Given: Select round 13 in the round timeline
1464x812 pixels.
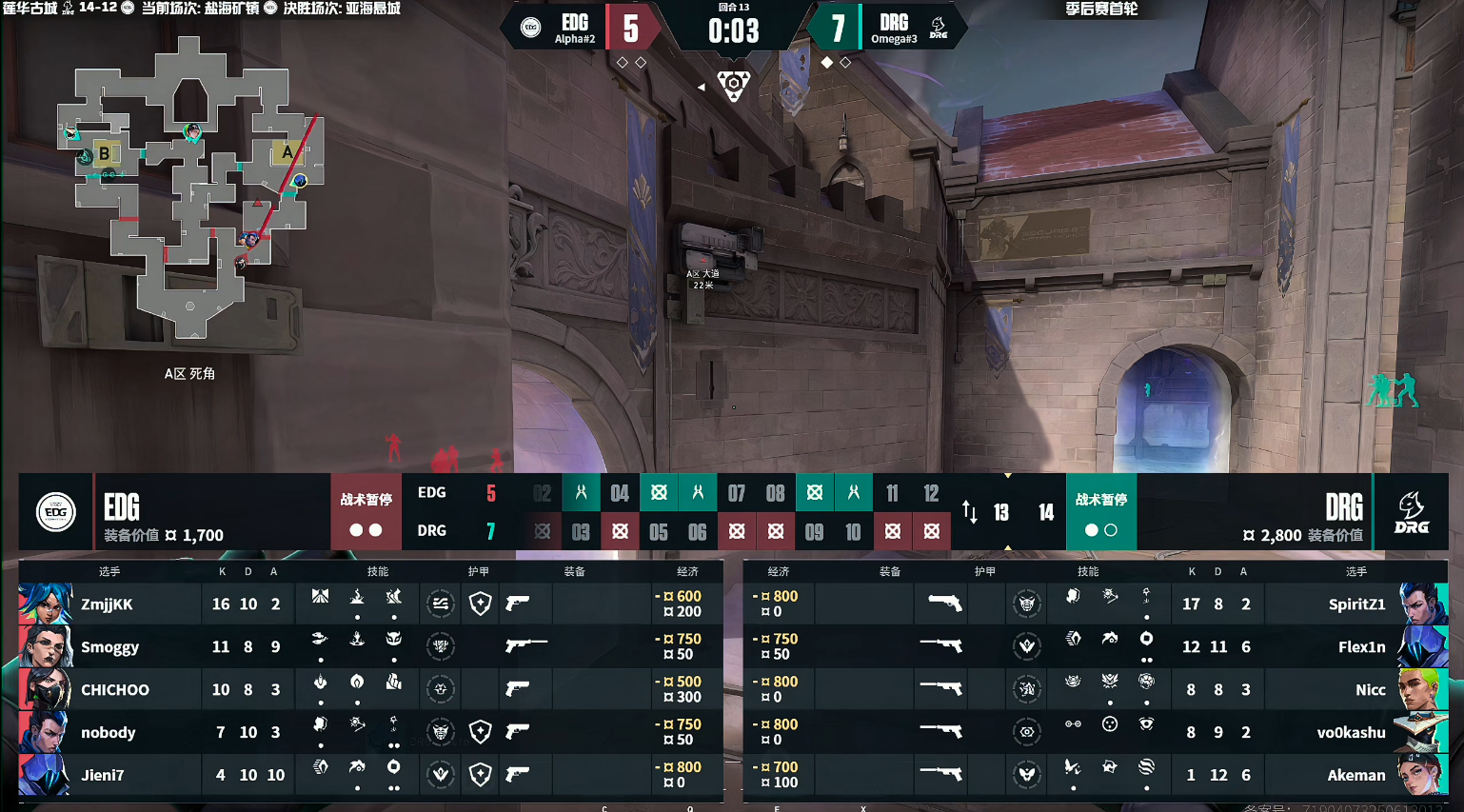Looking at the screenshot, I should pyautogui.click(x=1001, y=512).
